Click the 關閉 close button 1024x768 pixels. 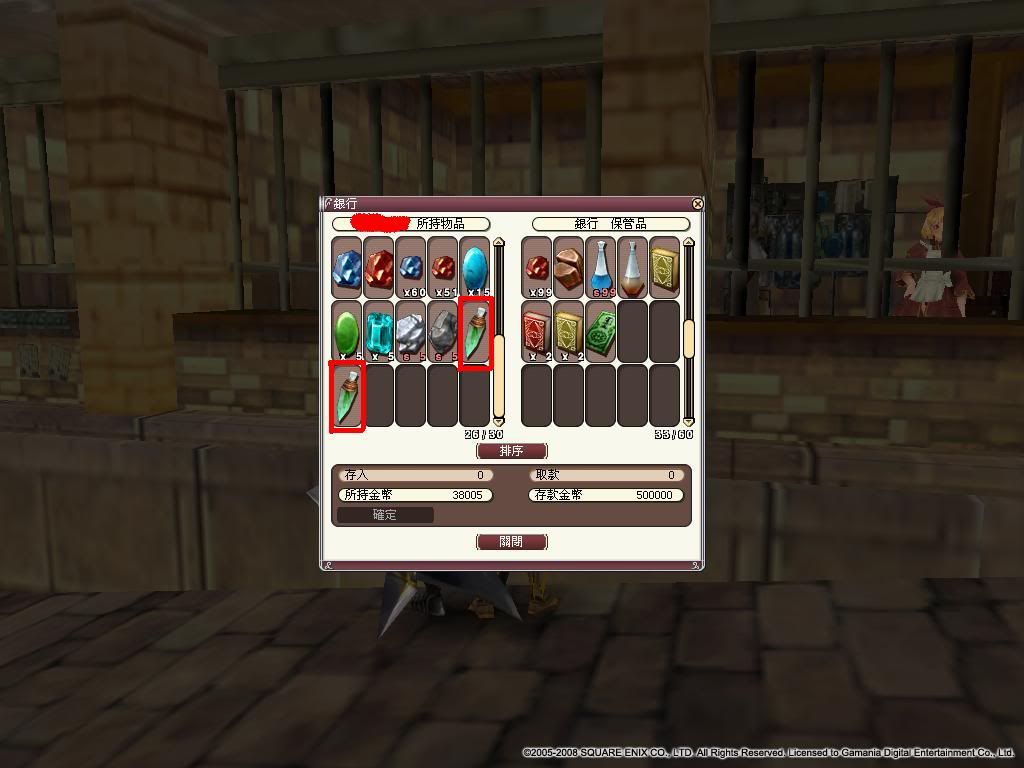coord(511,542)
